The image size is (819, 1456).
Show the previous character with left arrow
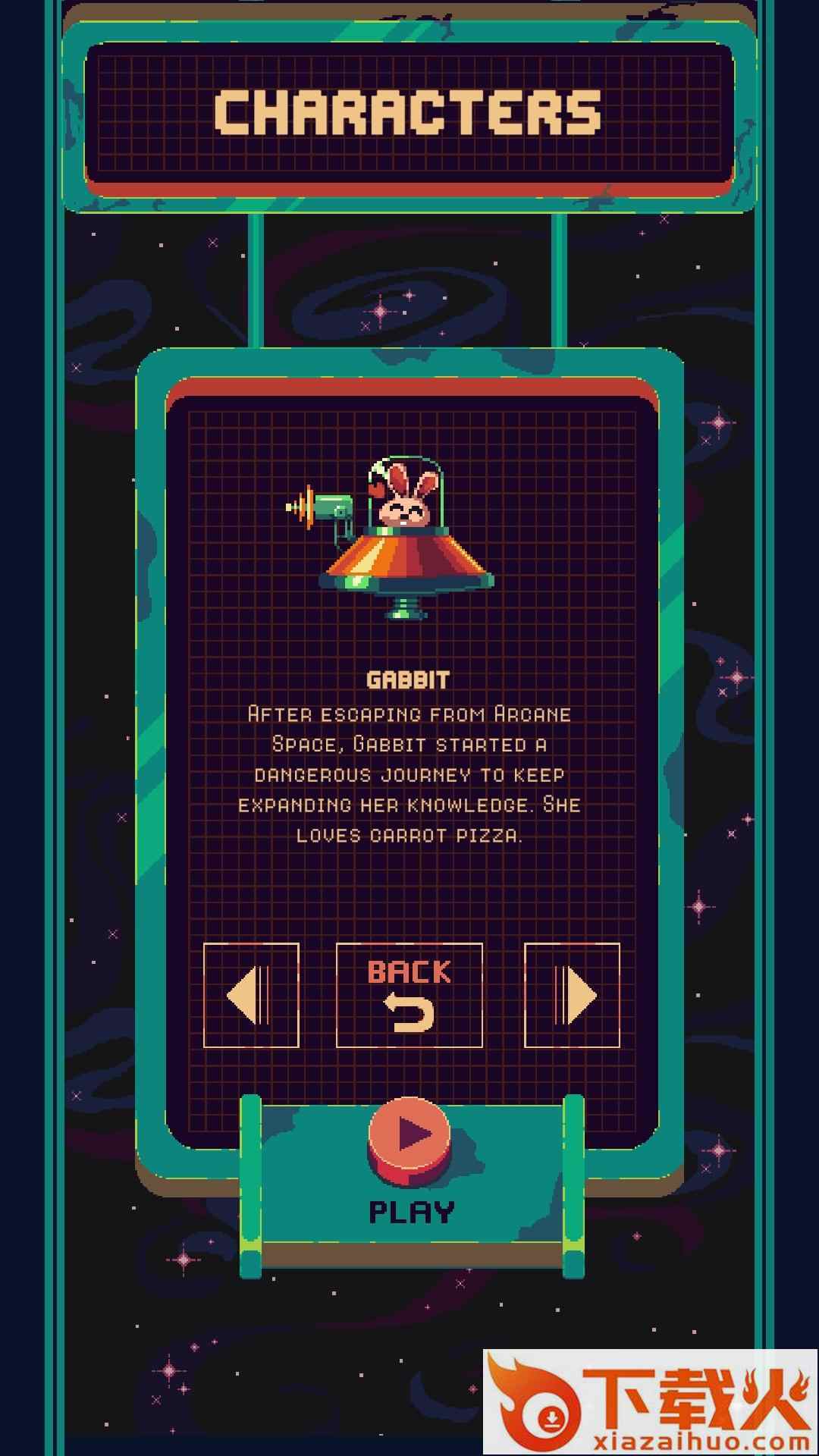[x=251, y=995]
